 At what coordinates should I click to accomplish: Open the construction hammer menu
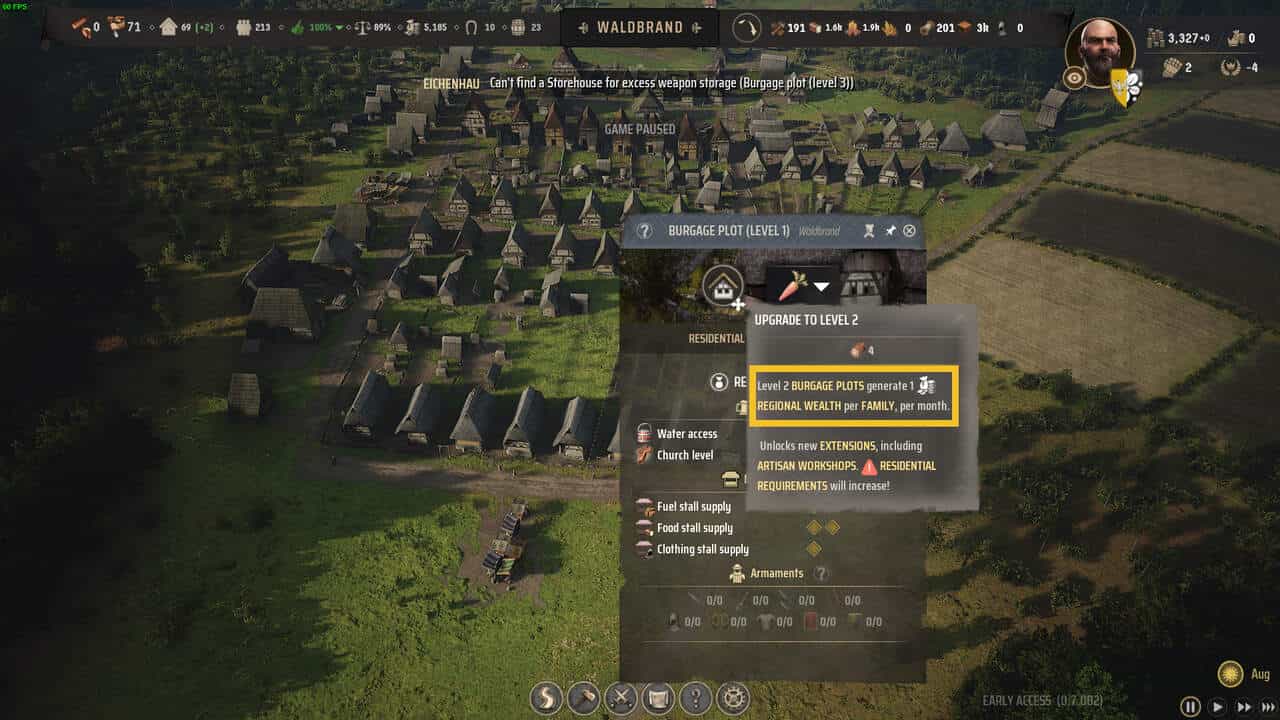pos(583,697)
